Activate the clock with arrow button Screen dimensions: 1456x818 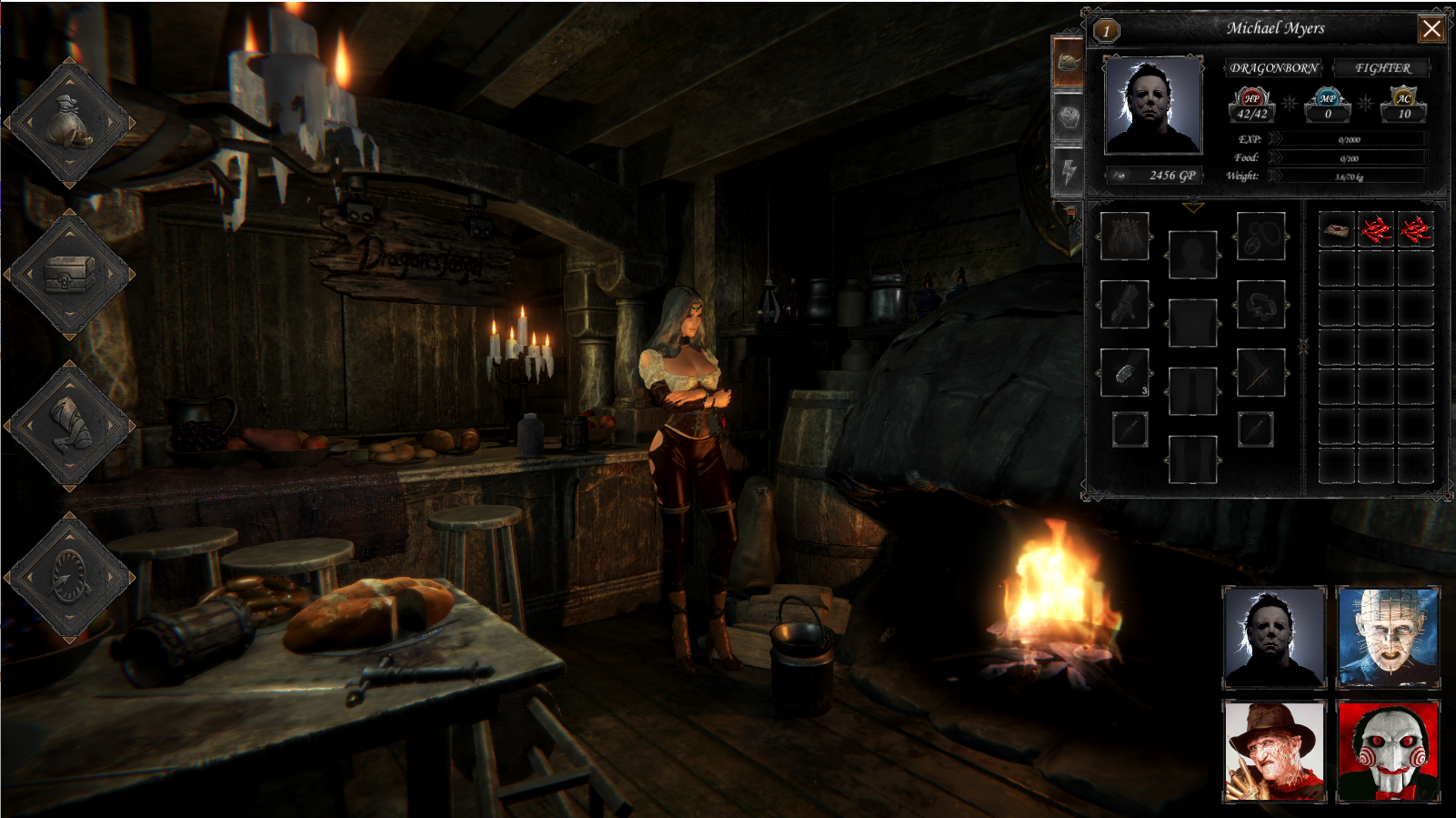click(70, 576)
